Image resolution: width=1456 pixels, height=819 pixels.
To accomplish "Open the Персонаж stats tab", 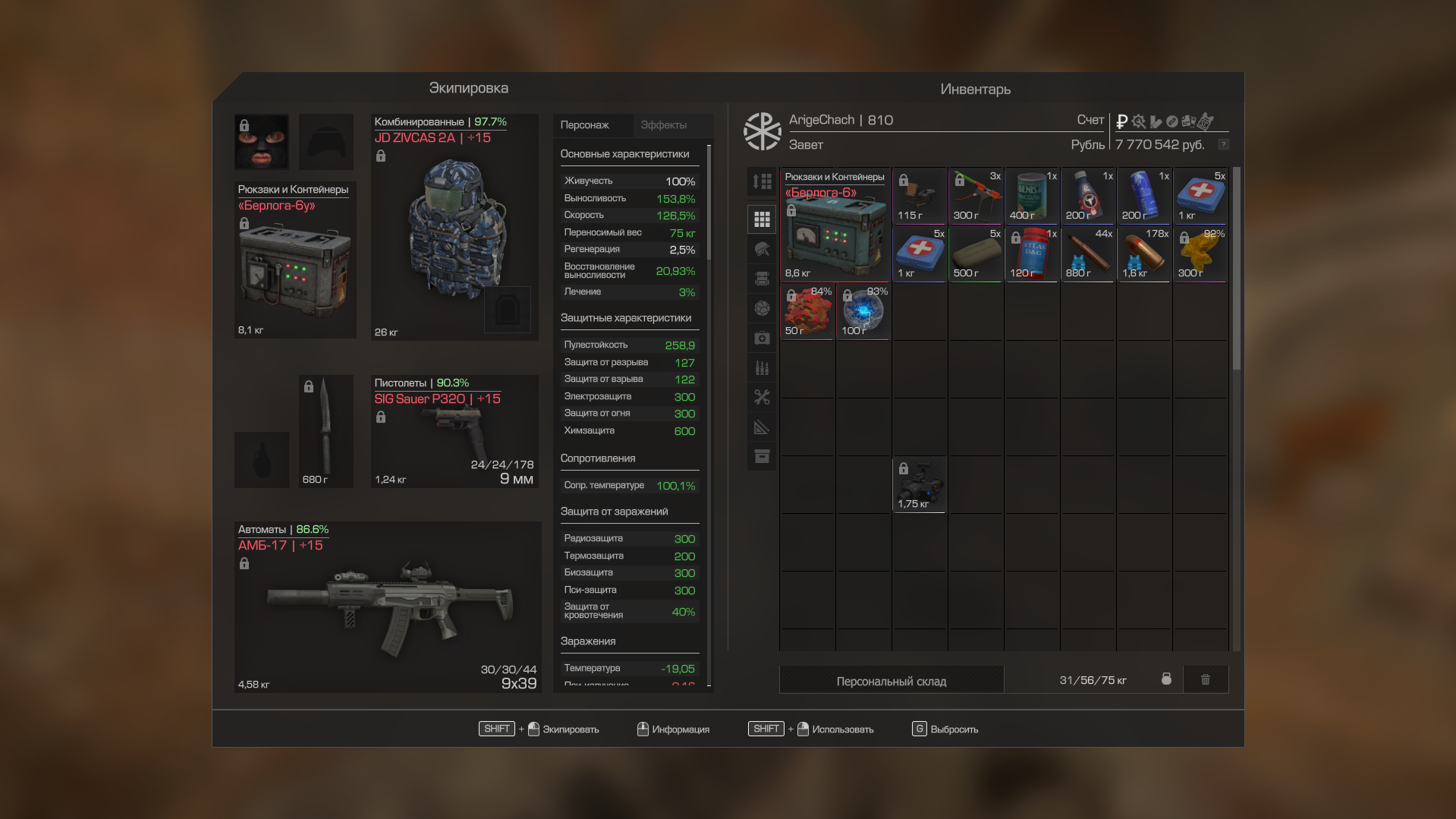I will pyautogui.click(x=585, y=125).
